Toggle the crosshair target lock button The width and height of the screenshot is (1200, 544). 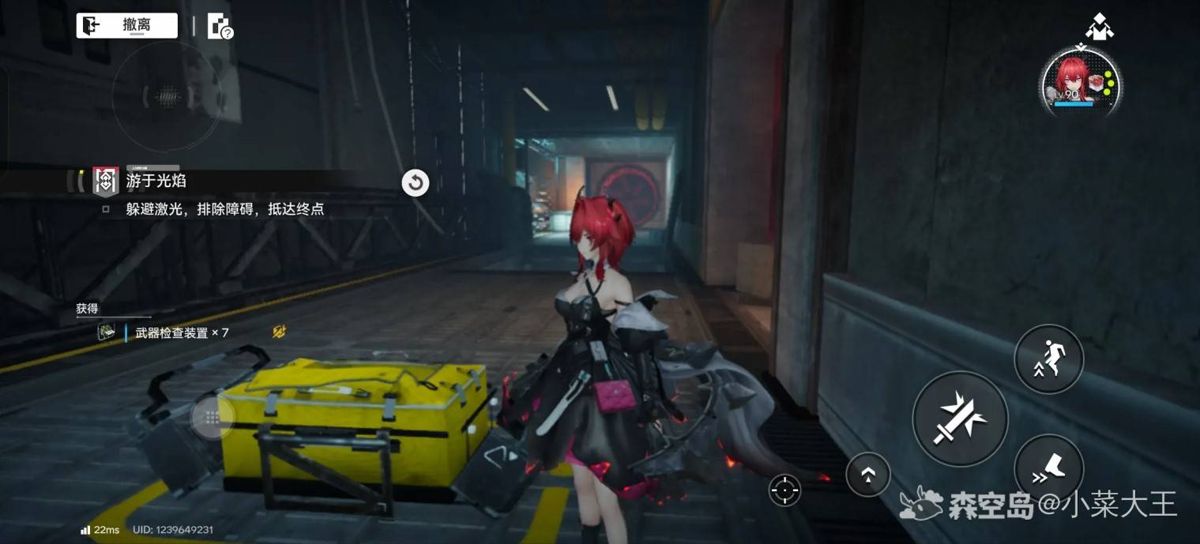coord(785,489)
